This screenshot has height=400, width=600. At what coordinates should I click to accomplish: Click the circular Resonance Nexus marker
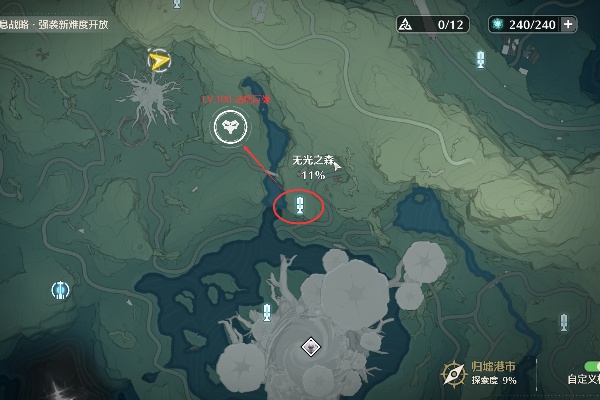point(60,290)
